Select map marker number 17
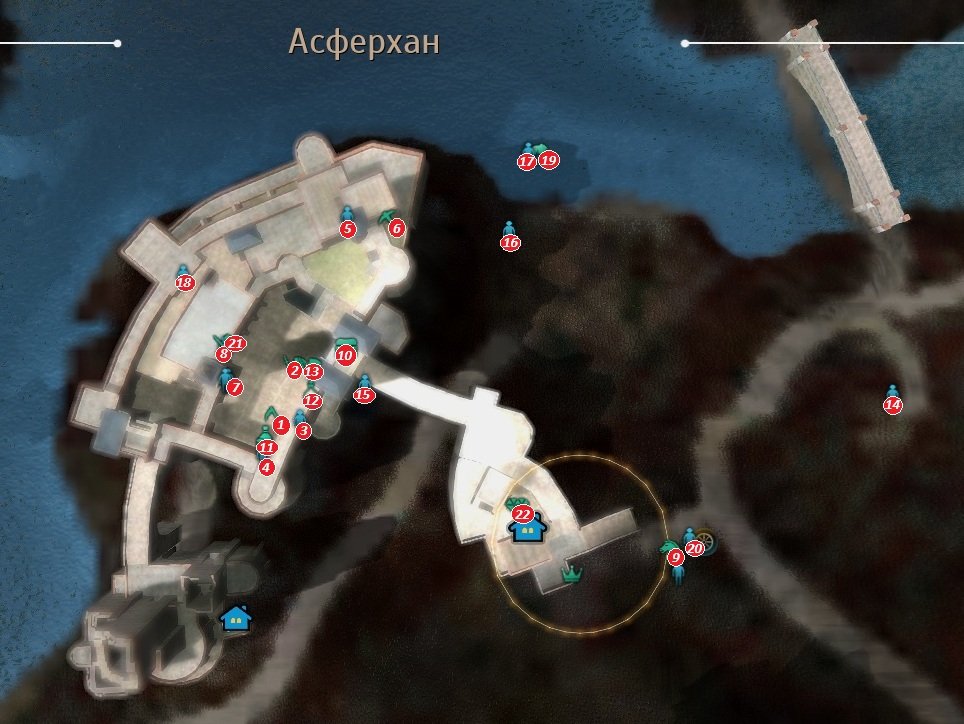Image resolution: width=964 pixels, height=724 pixels. pyautogui.click(x=527, y=161)
